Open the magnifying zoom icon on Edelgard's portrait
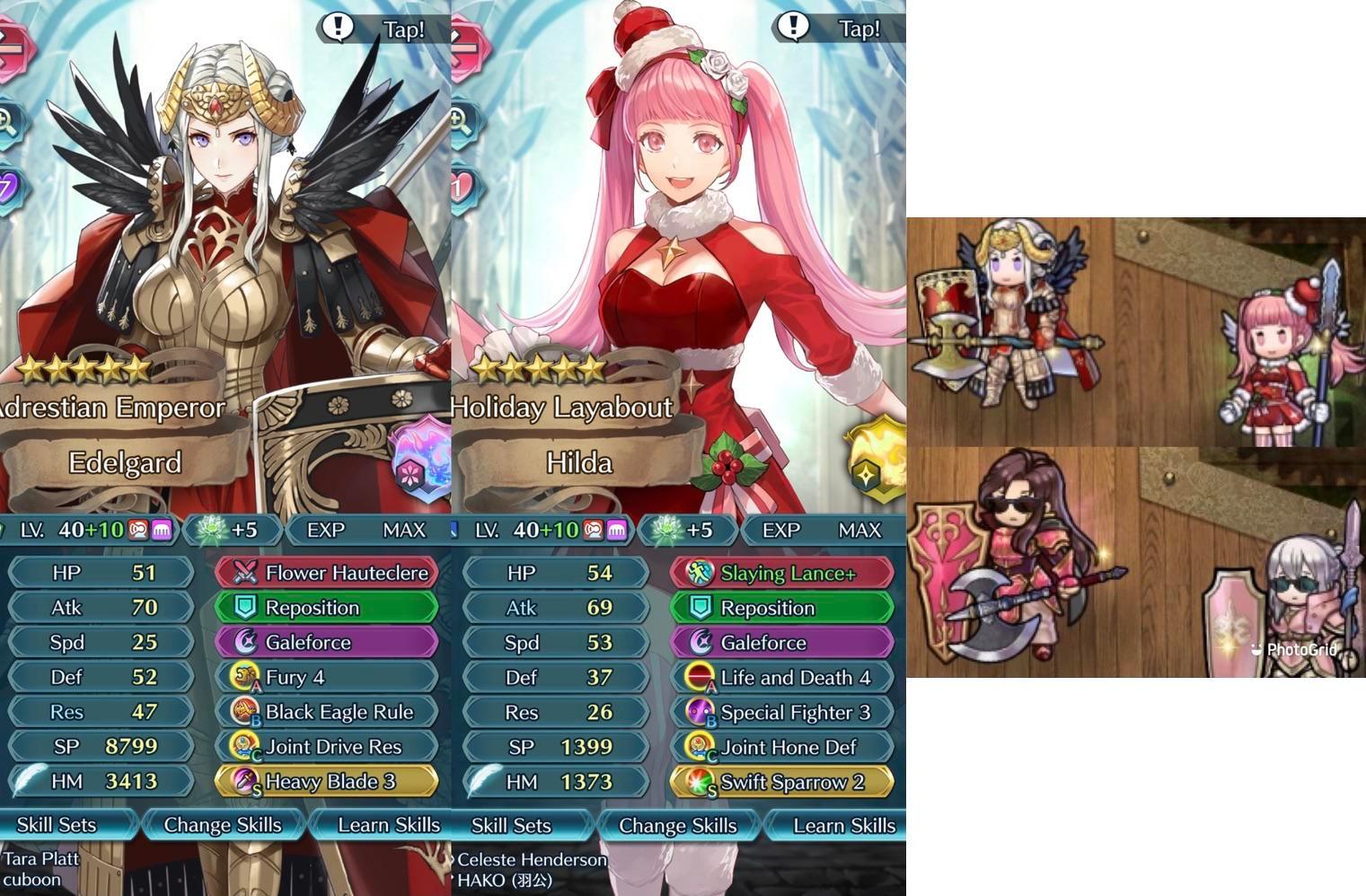This screenshot has width=1366, height=896. tap(9, 117)
